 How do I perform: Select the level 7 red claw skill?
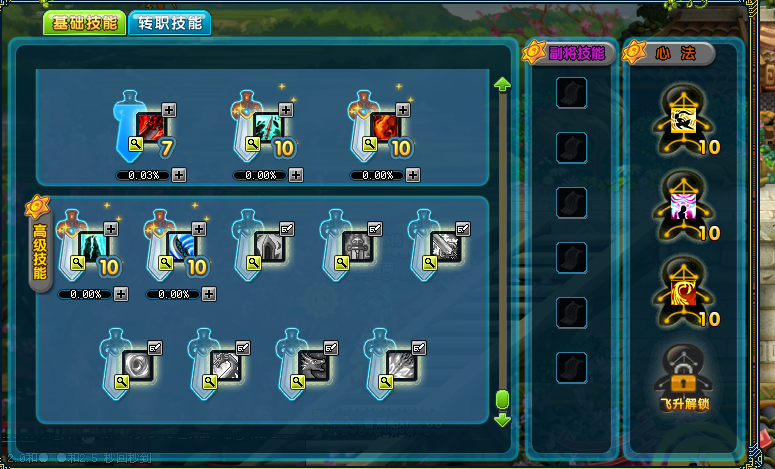coord(152,126)
